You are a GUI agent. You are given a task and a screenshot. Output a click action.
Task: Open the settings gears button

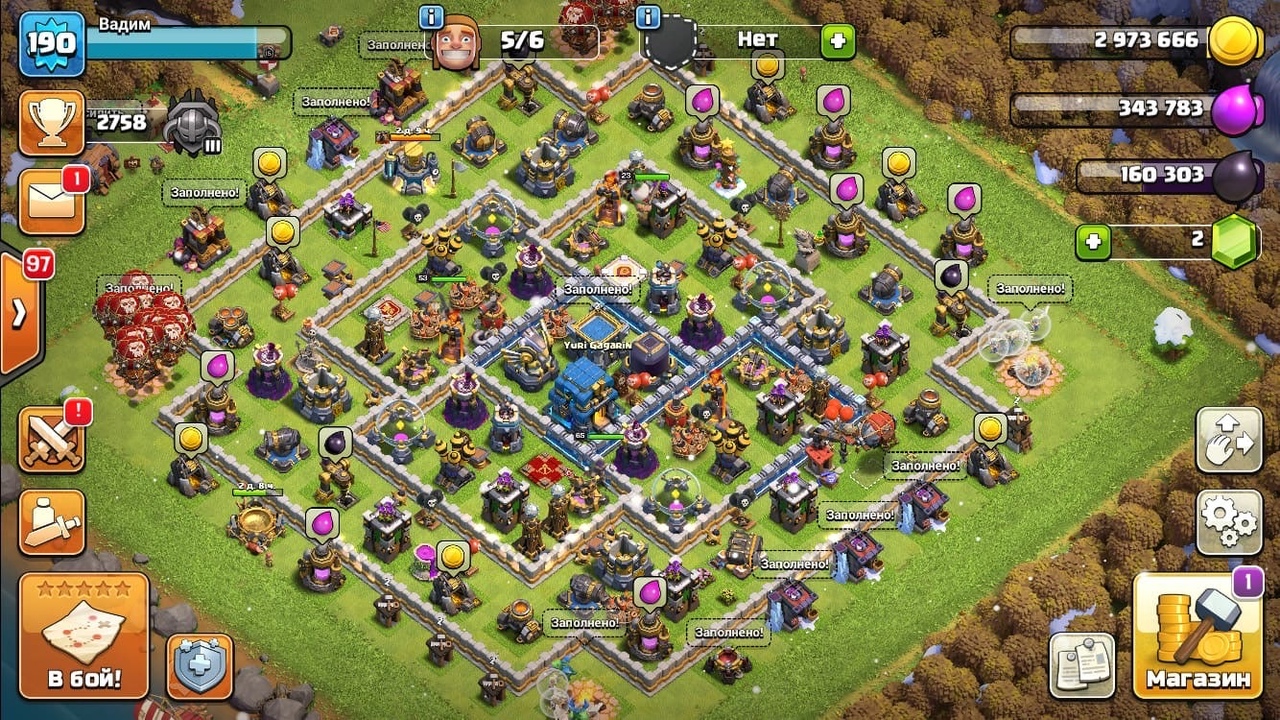[1228, 521]
